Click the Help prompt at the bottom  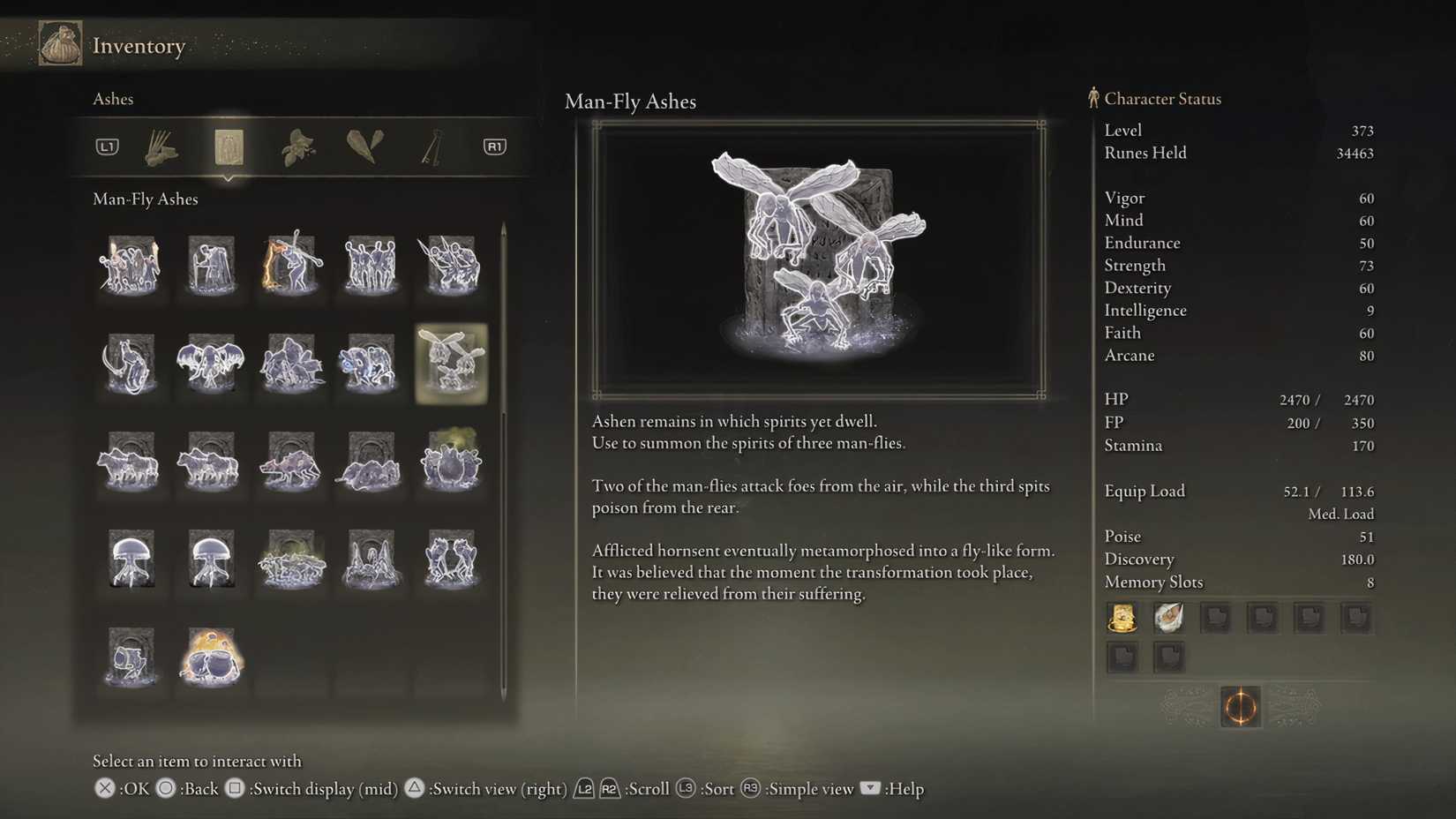point(871,788)
